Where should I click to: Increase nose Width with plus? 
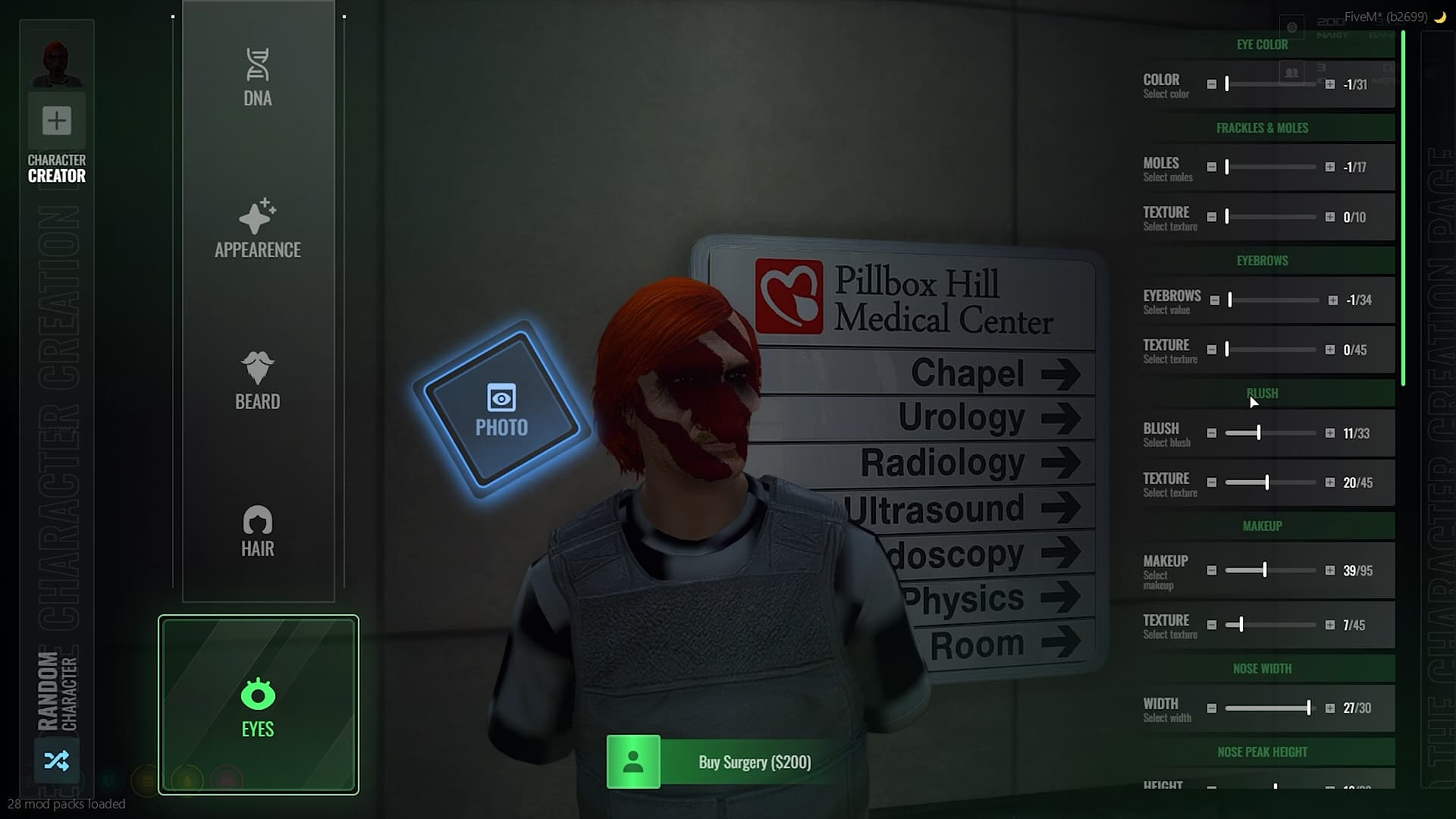1330,708
